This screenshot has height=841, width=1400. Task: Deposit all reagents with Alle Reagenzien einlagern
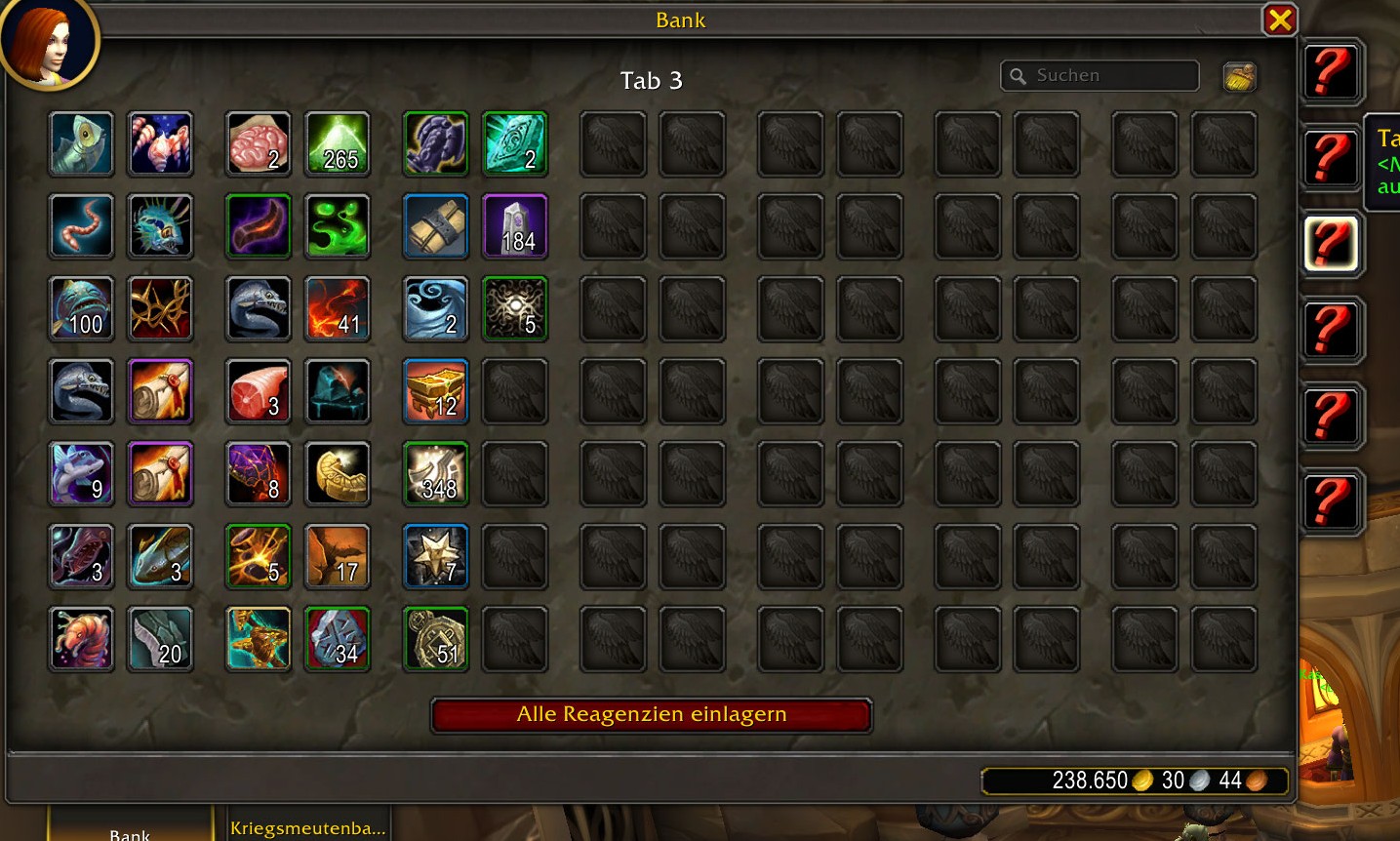click(651, 715)
